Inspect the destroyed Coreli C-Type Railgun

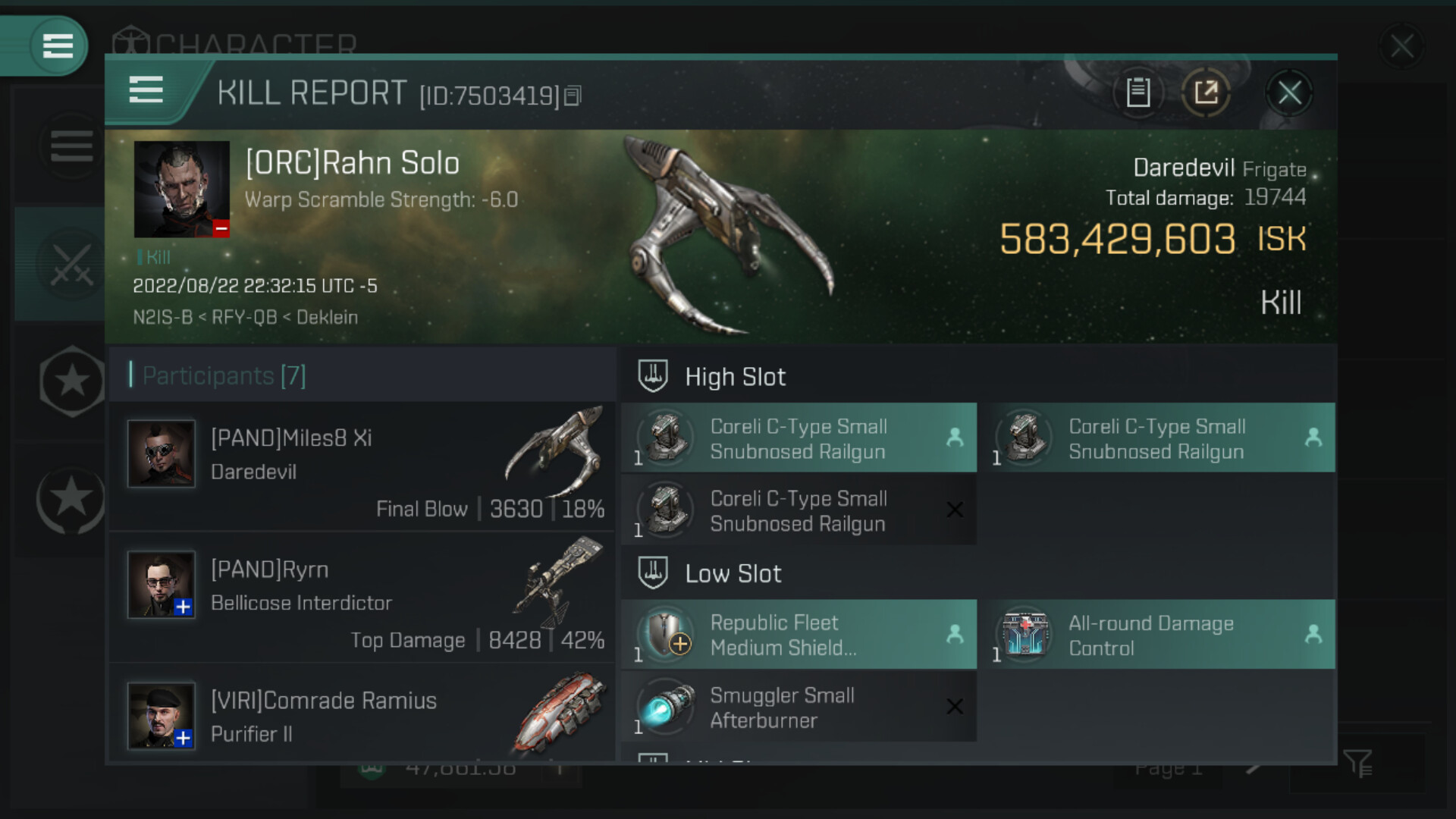799,510
